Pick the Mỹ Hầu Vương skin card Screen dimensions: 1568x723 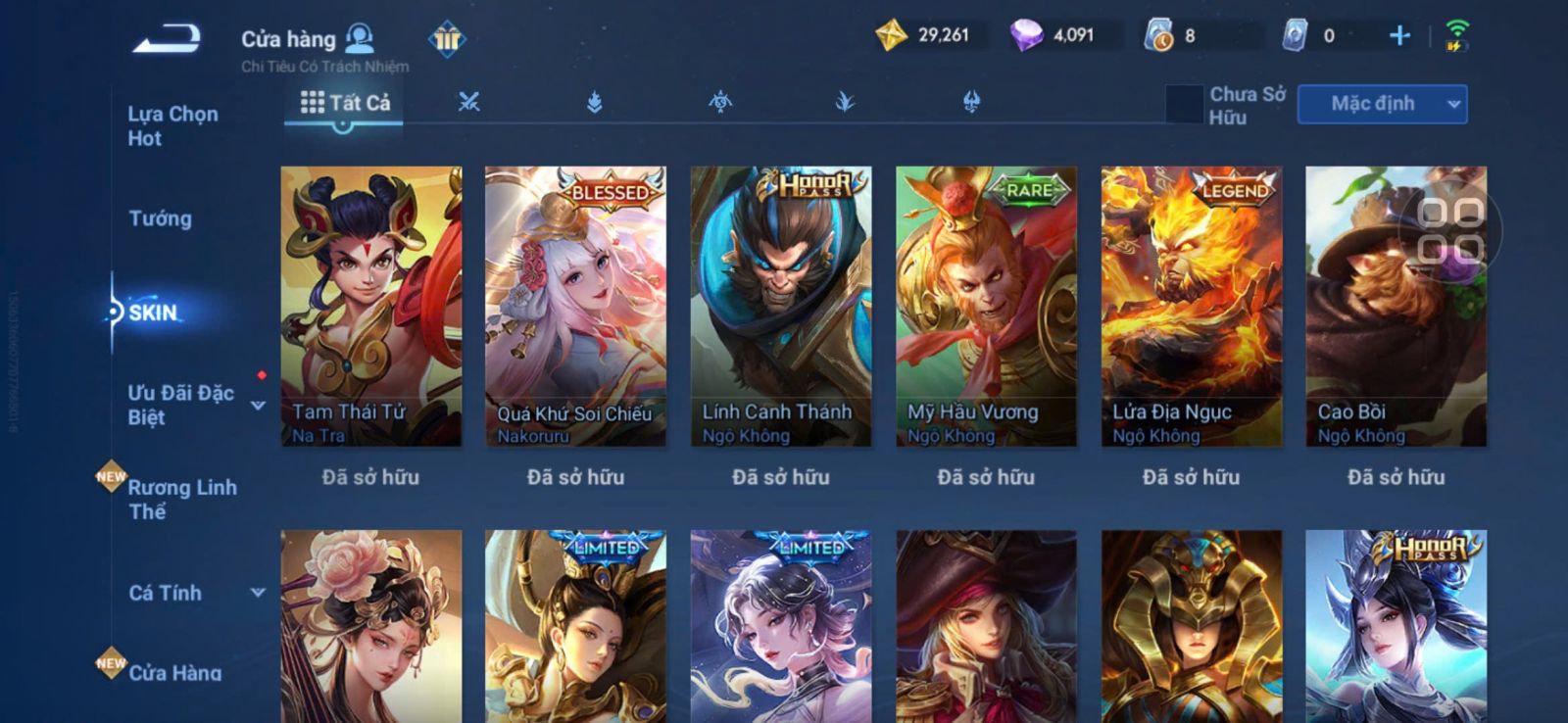986,307
